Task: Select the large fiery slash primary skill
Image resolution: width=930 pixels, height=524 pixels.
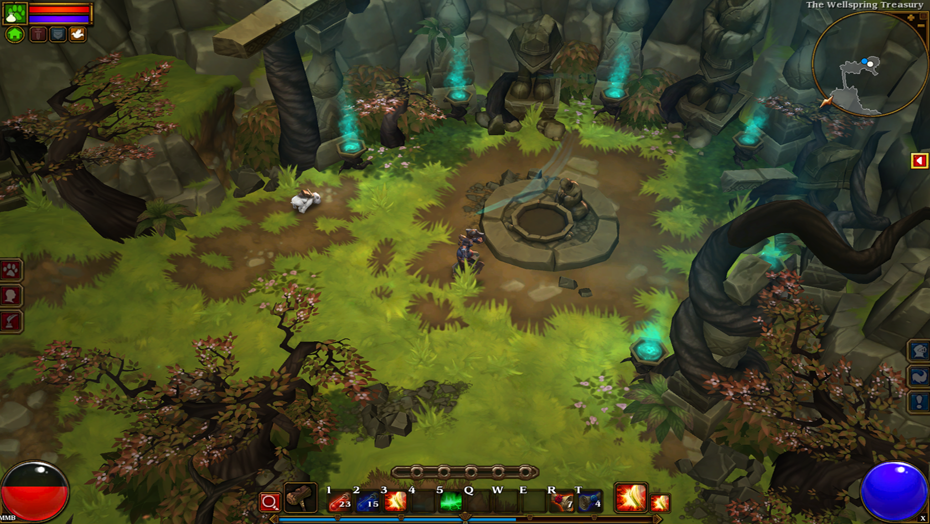Action: 630,497
